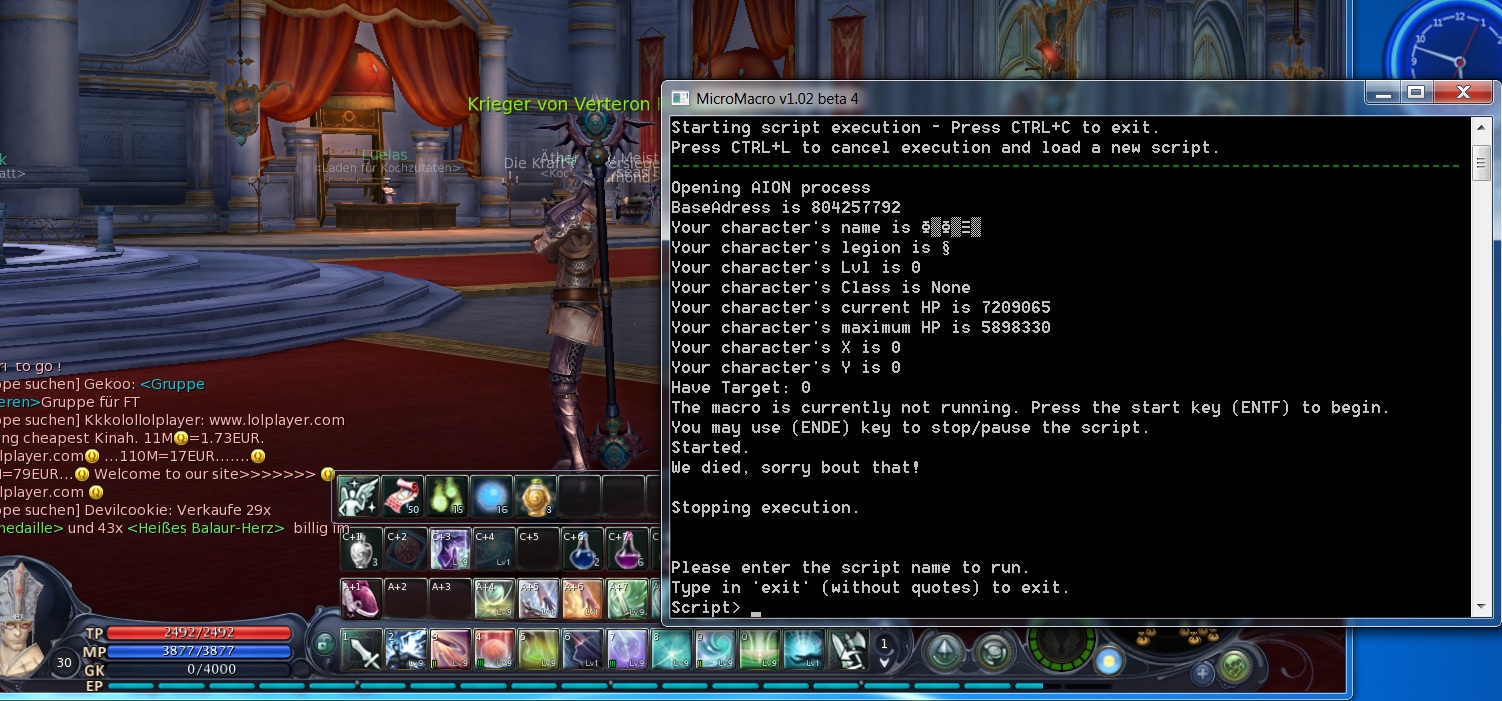Image resolution: width=1502 pixels, height=701 pixels.
Task: Activate the blue orb item with count 16
Action: [x=490, y=495]
